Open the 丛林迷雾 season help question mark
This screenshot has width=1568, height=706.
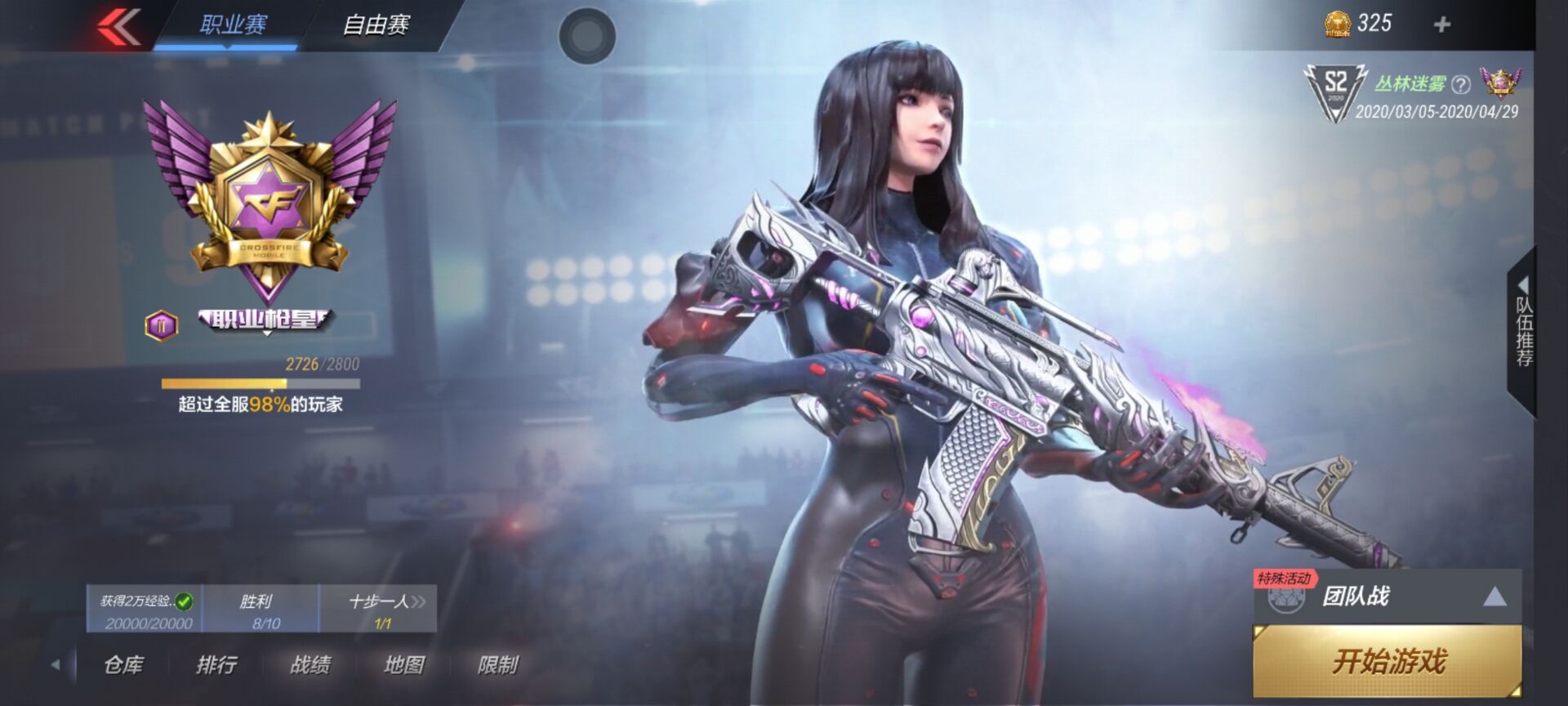[1461, 84]
